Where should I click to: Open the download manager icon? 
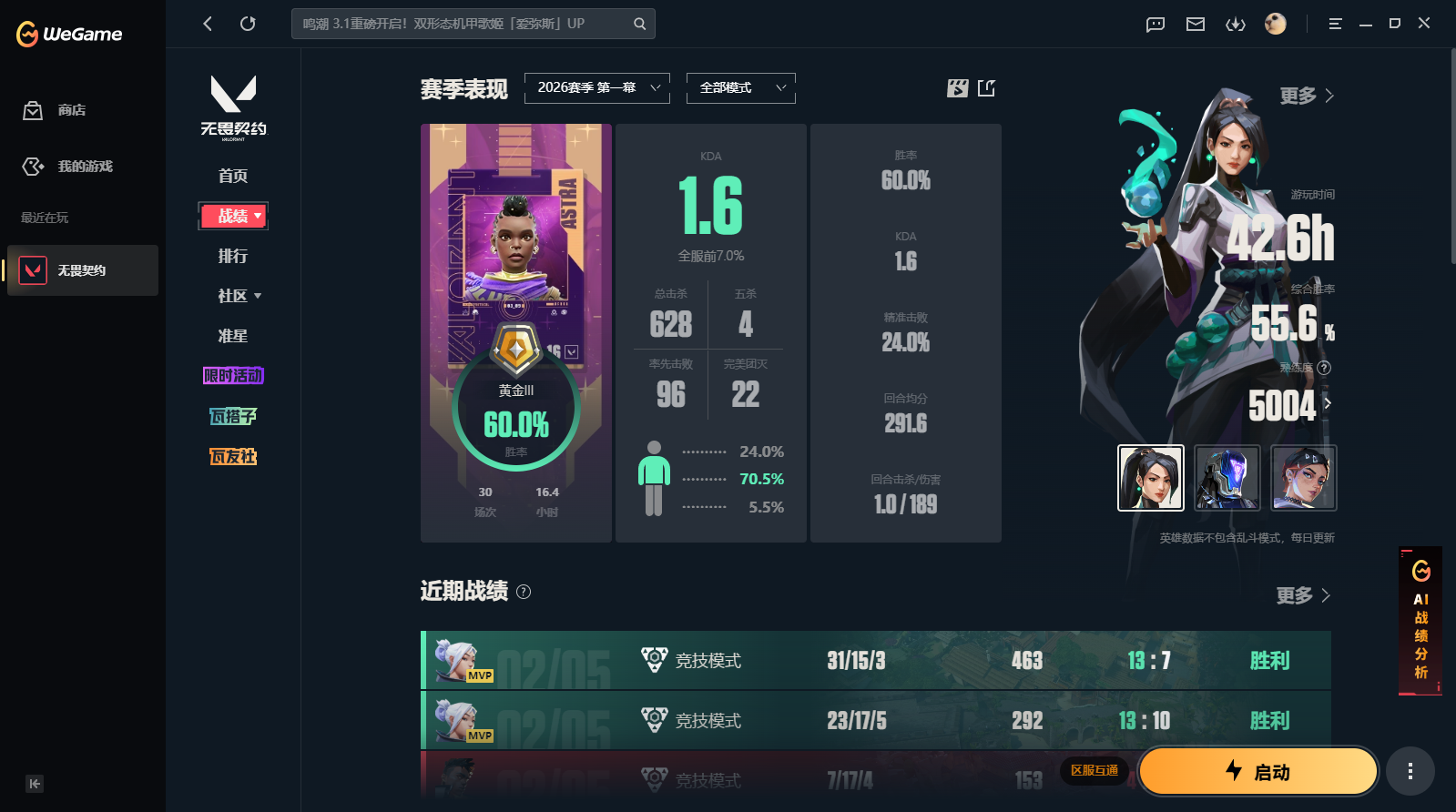[x=1236, y=25]
